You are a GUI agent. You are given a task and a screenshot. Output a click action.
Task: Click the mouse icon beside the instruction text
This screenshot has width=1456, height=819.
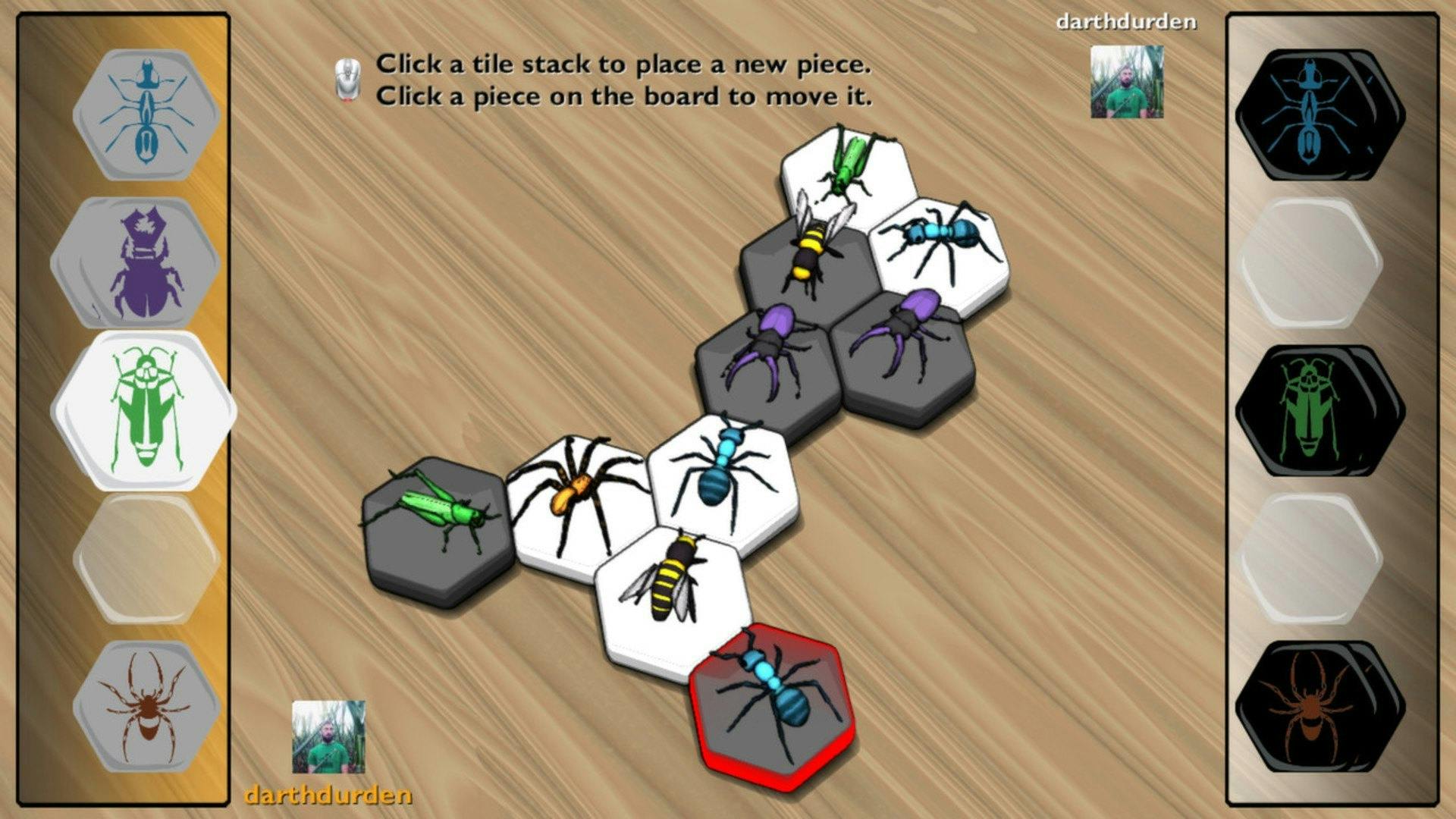347,80
